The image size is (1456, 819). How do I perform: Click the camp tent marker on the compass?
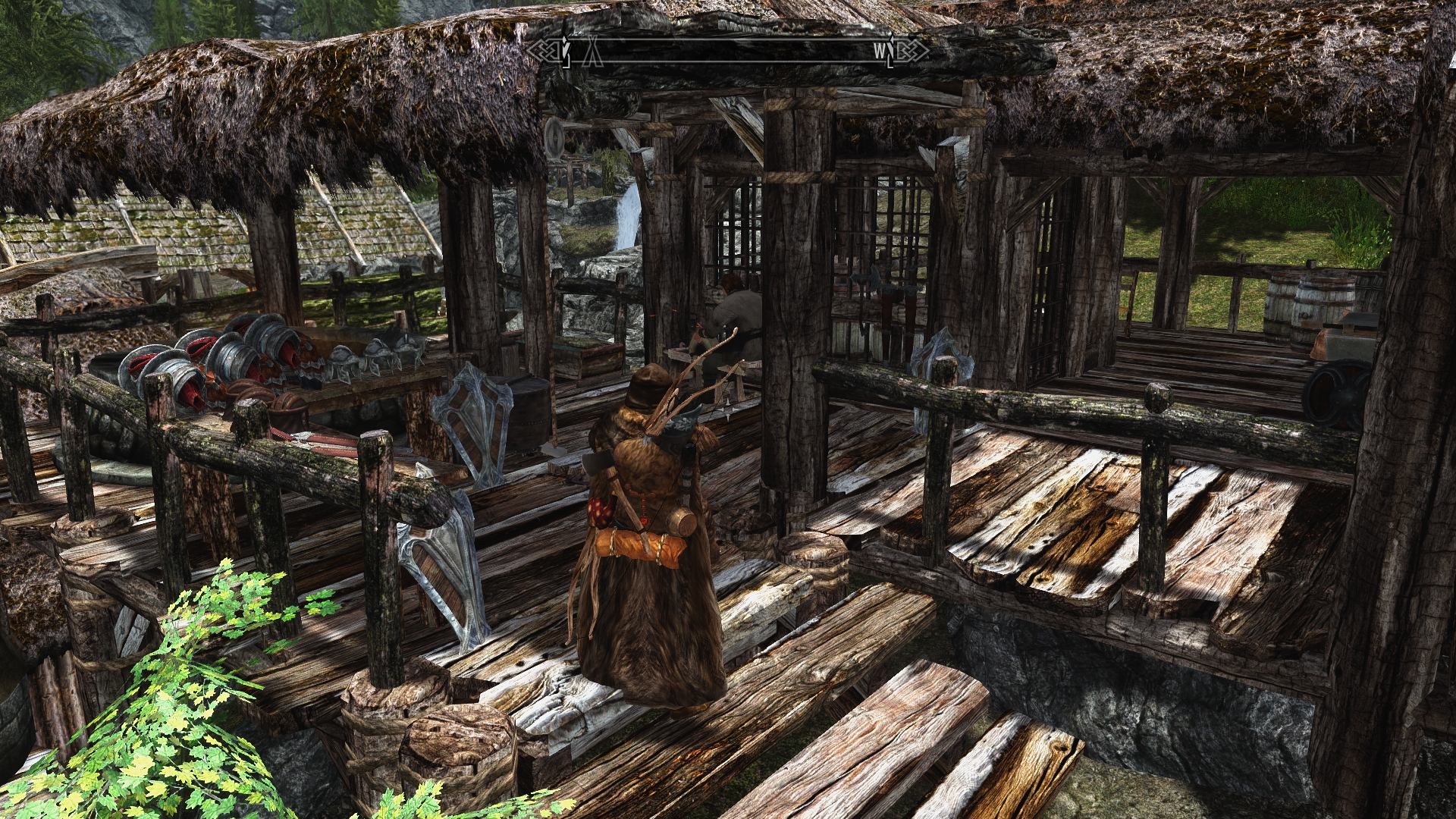coord(594,52)
